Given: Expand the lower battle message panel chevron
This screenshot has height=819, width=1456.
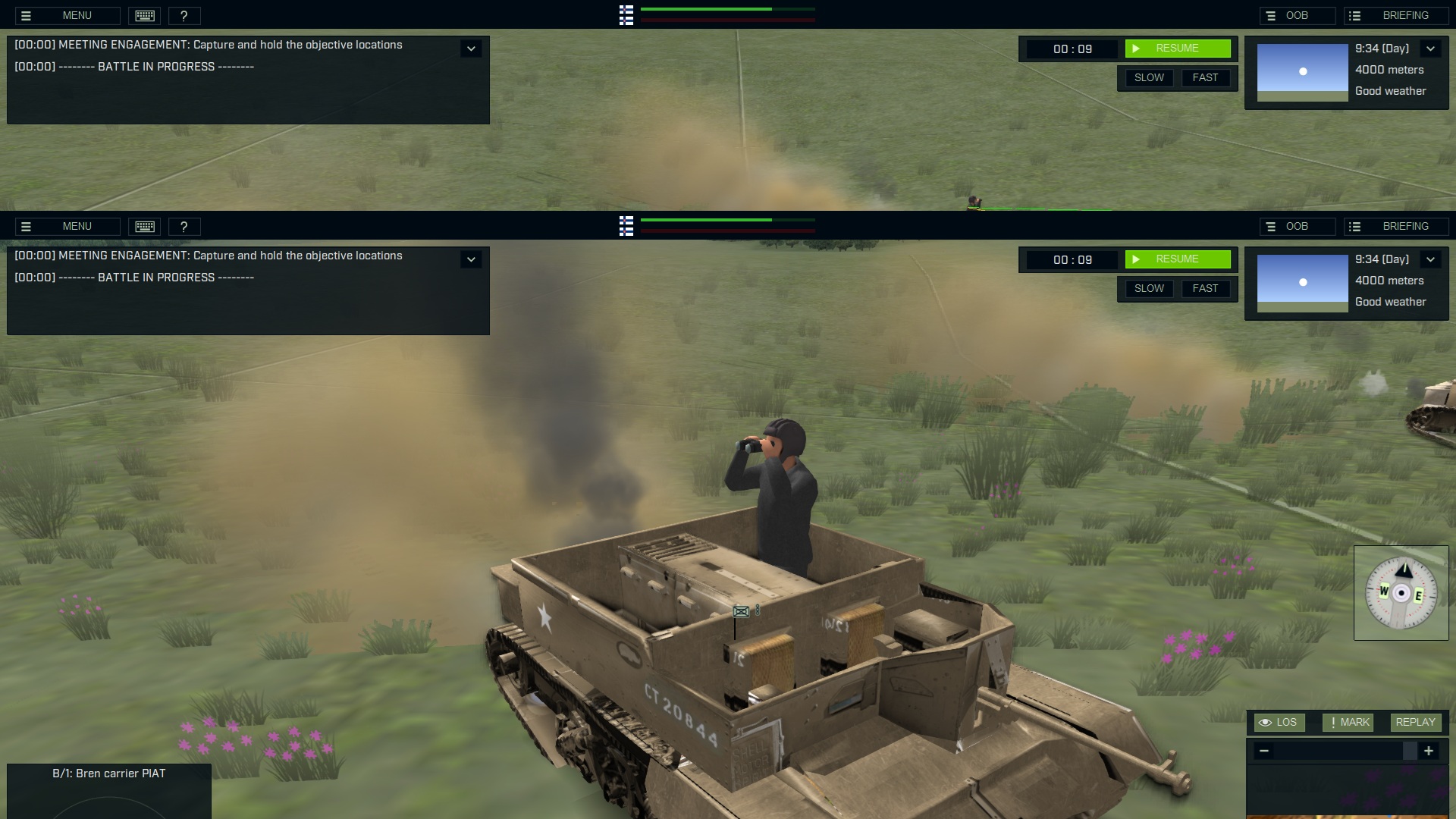Looking at the screenshot, I should point(471,259).
